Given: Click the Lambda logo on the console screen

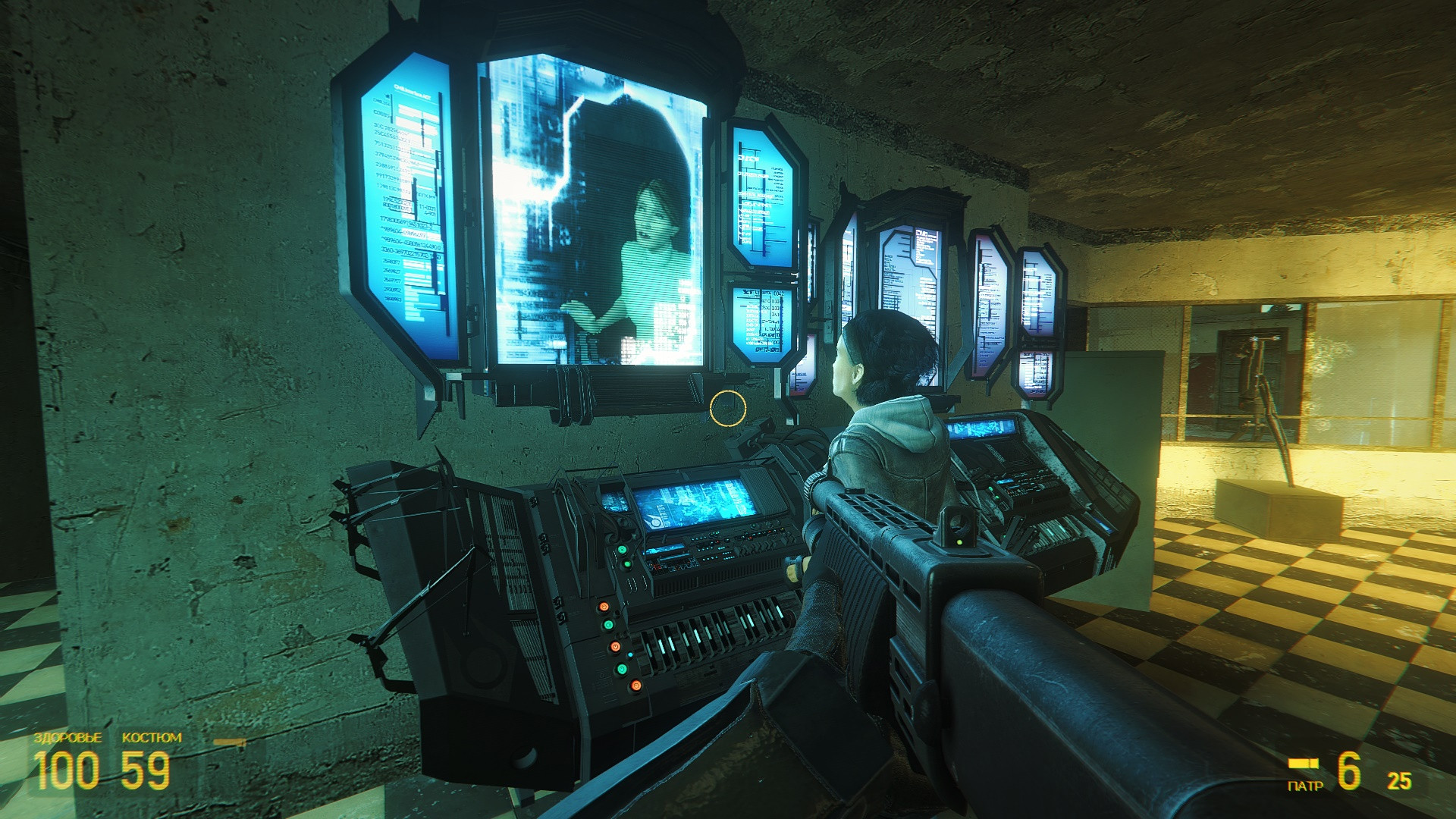Looking at the screenshot, I should coord(654,522).
